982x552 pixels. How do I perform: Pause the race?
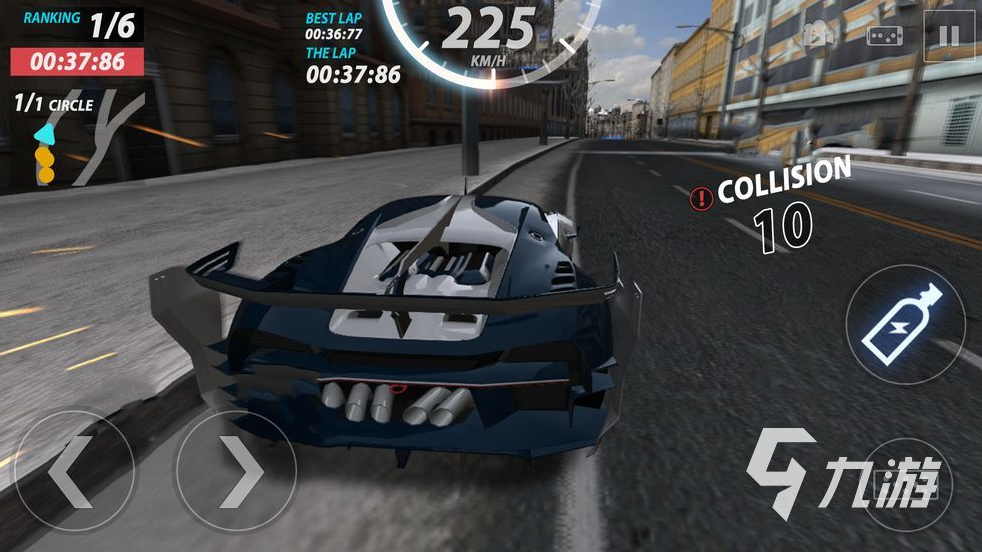[948, 37]
